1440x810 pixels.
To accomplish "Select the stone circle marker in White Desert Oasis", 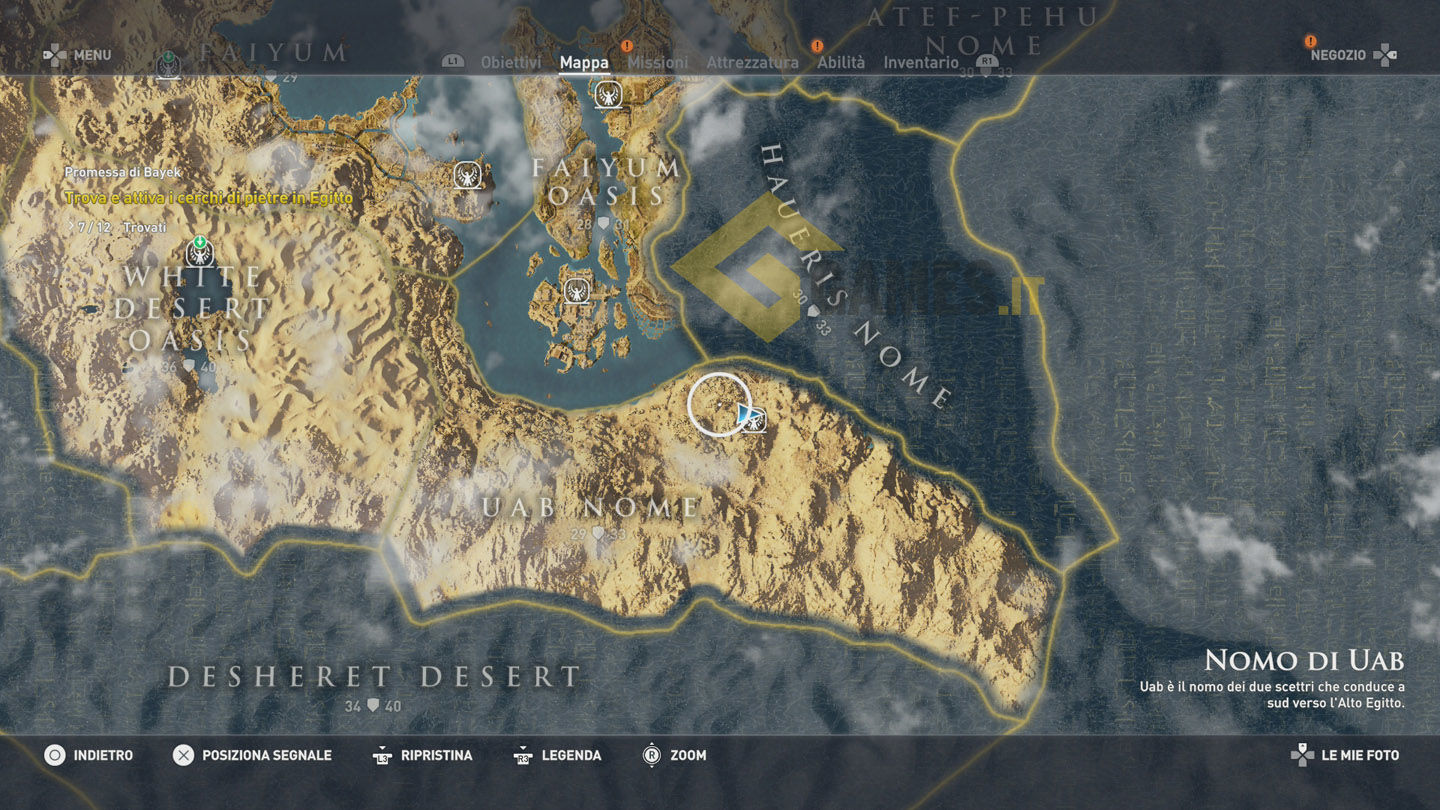I will (200, 252).
